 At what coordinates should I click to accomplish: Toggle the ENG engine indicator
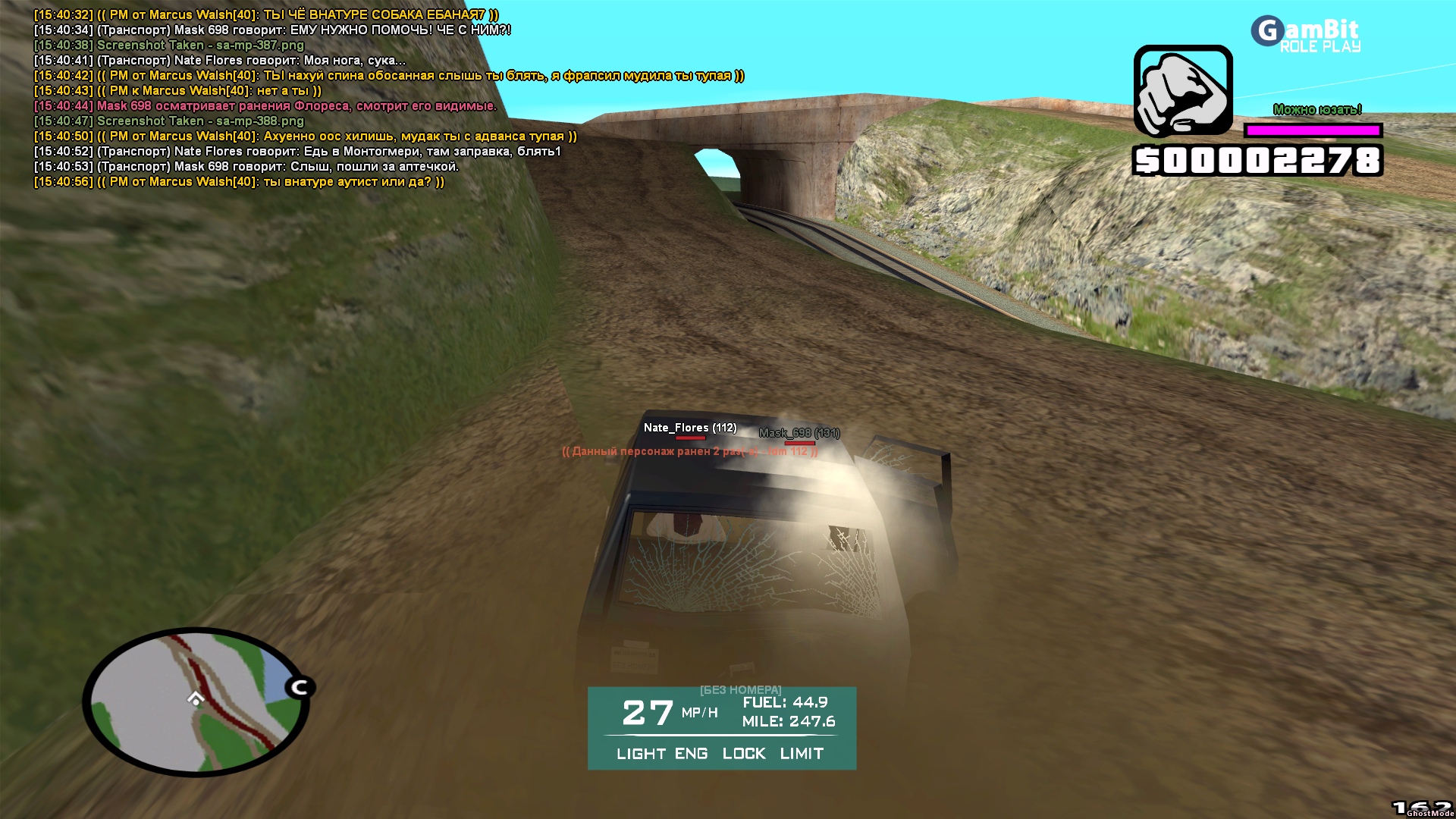tap(691, 754)
